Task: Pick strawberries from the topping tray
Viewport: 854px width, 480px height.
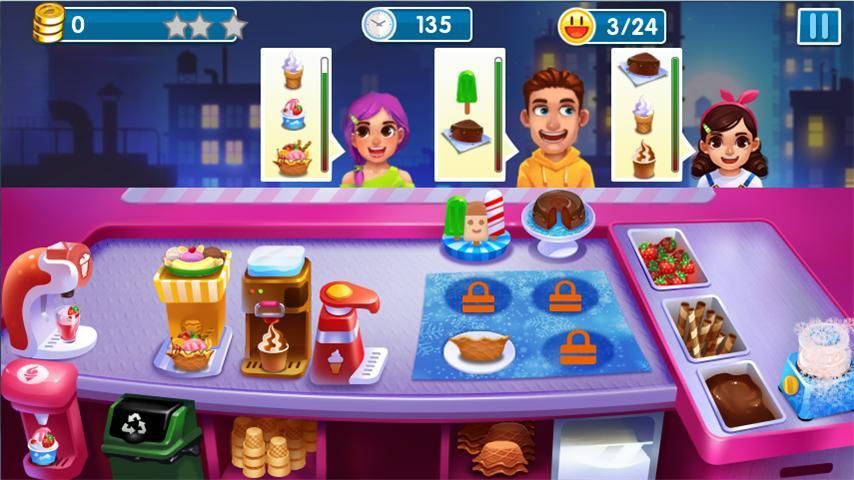Action: [667, 260]
